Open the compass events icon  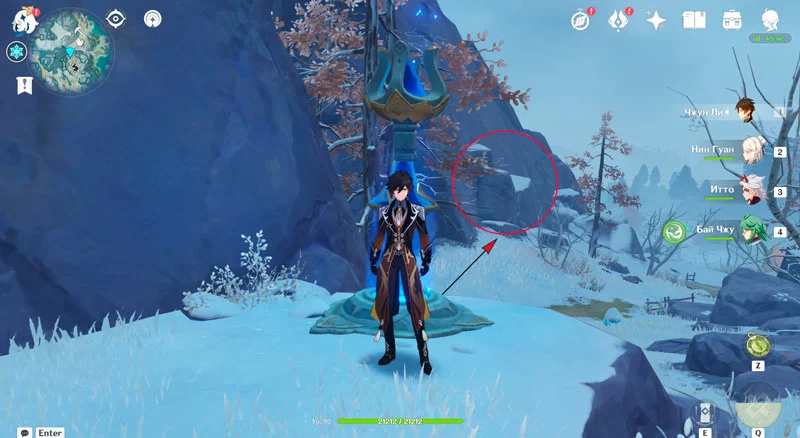(581, 19)
